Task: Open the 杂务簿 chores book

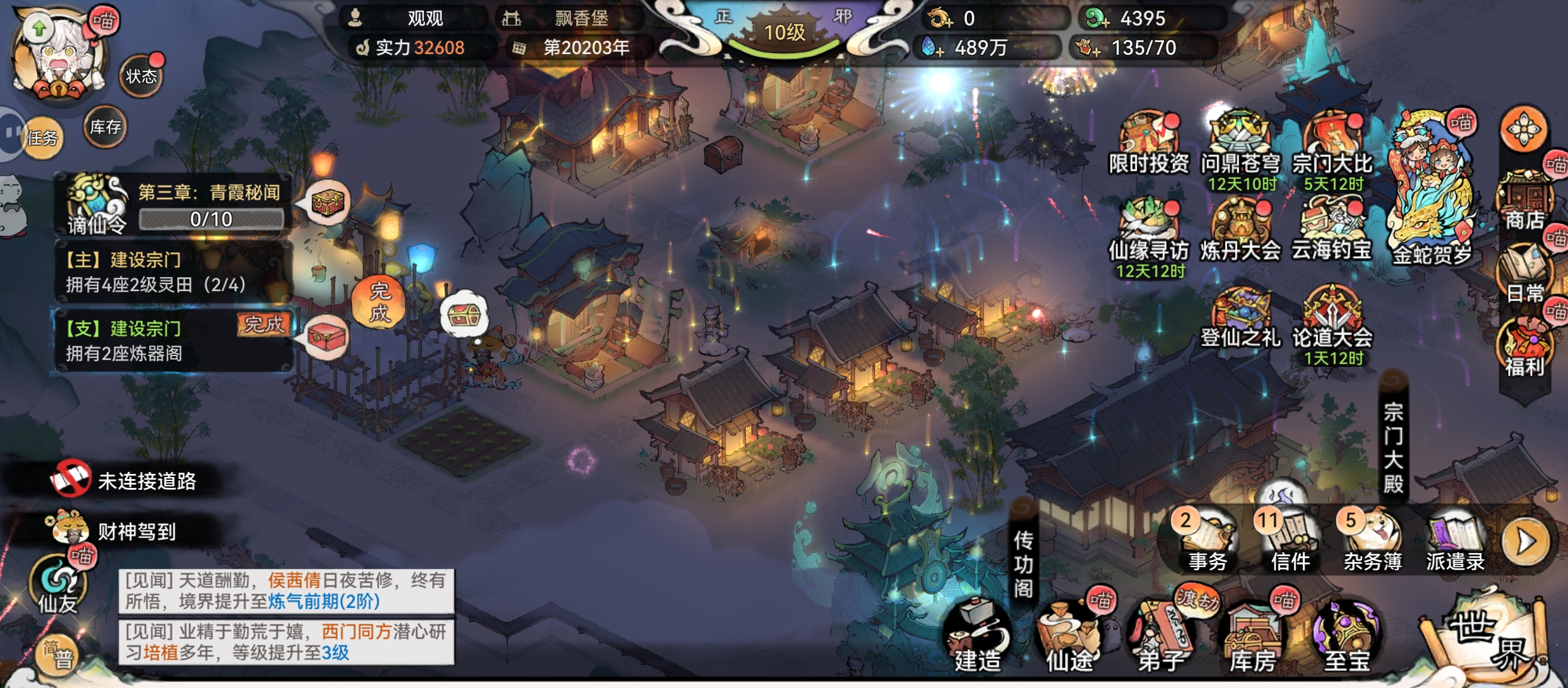Action: click(1372, 541)
